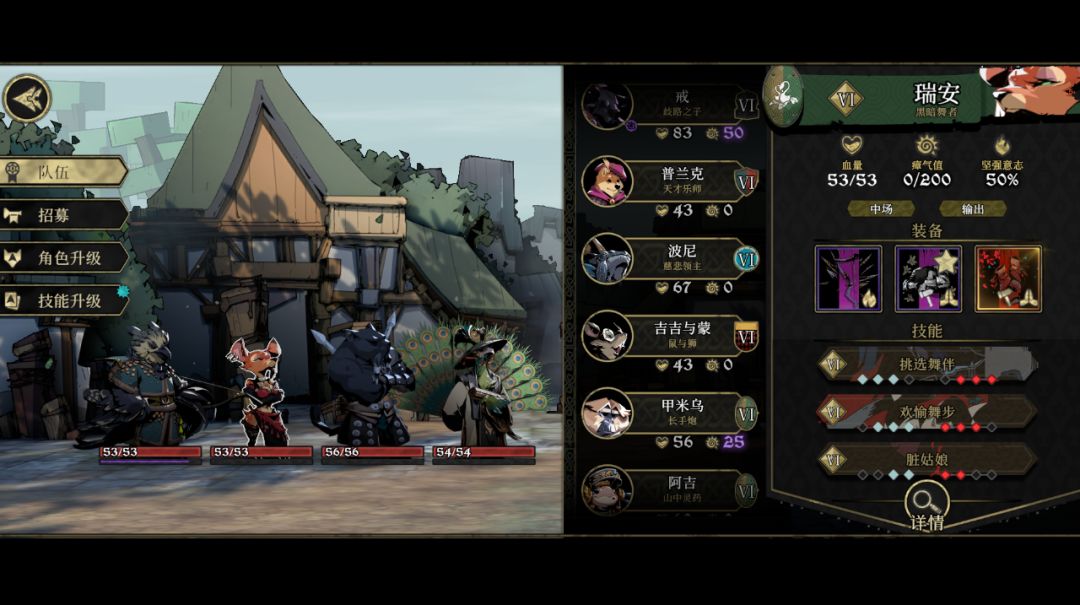Inspect the purple and black weapon equipment slot
This screenshot has width=1080, height=605.
coord(848,279)
